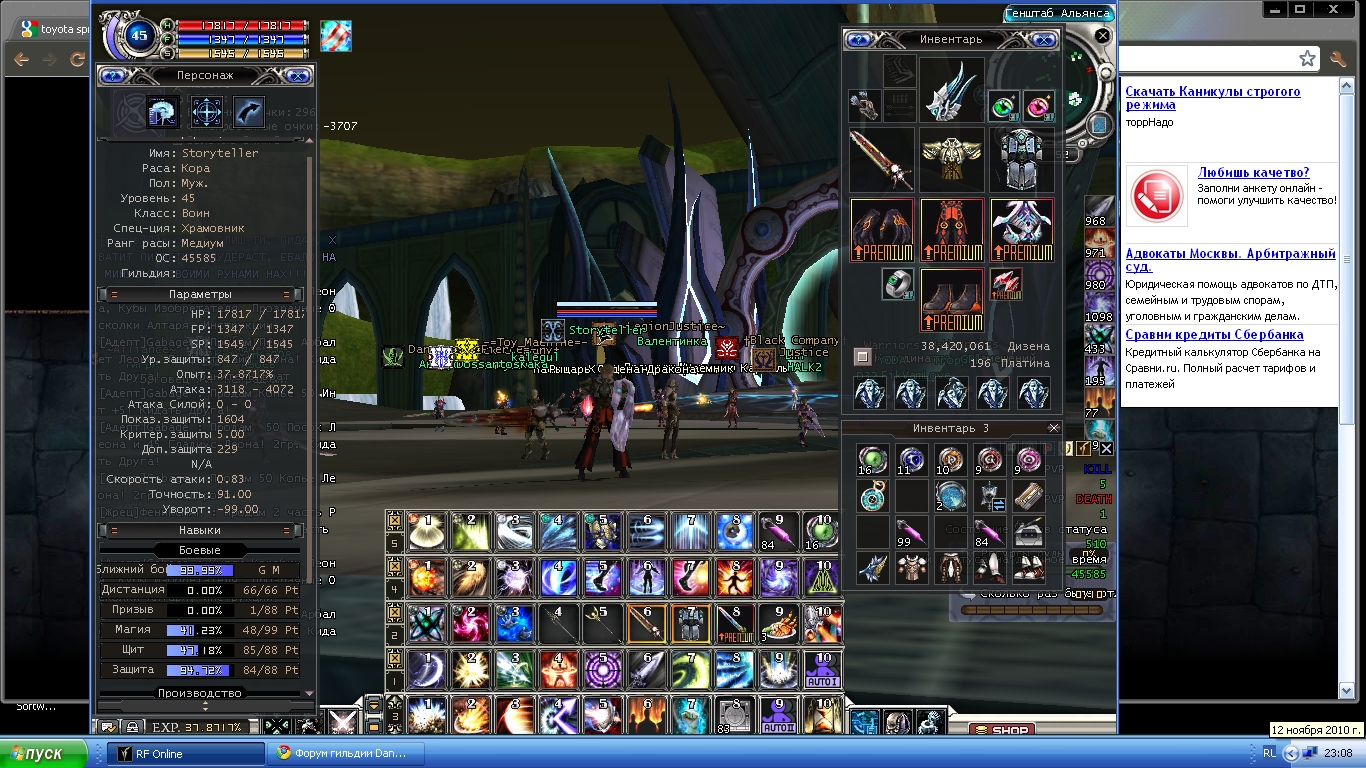Screen dimensions: 1366x768
Task: Use the food plate hotbar item
Action: click(x=777, y=624)
